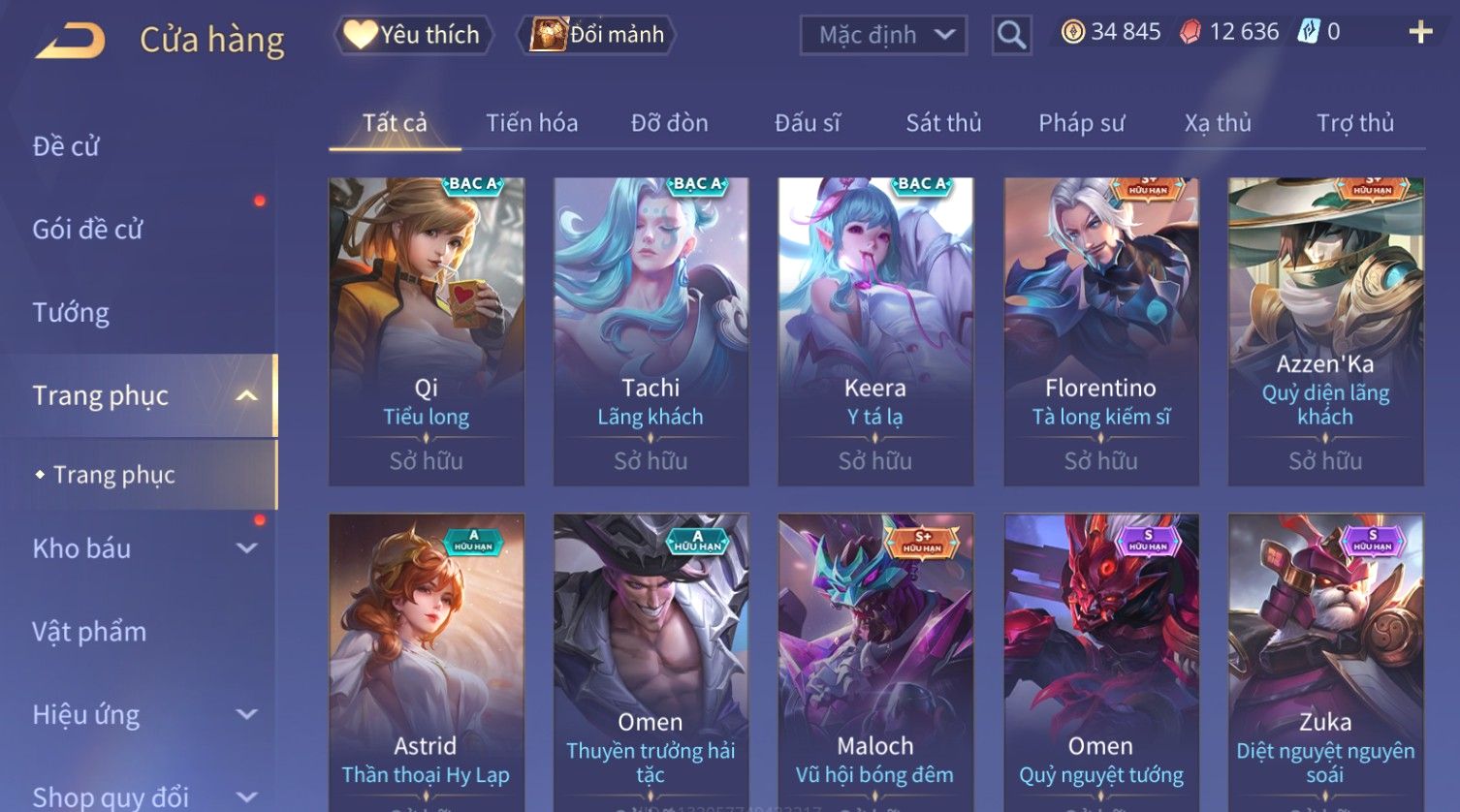Choose the Pháp sư tab
1460x812 pixels.
click(x=1081, y=123)
